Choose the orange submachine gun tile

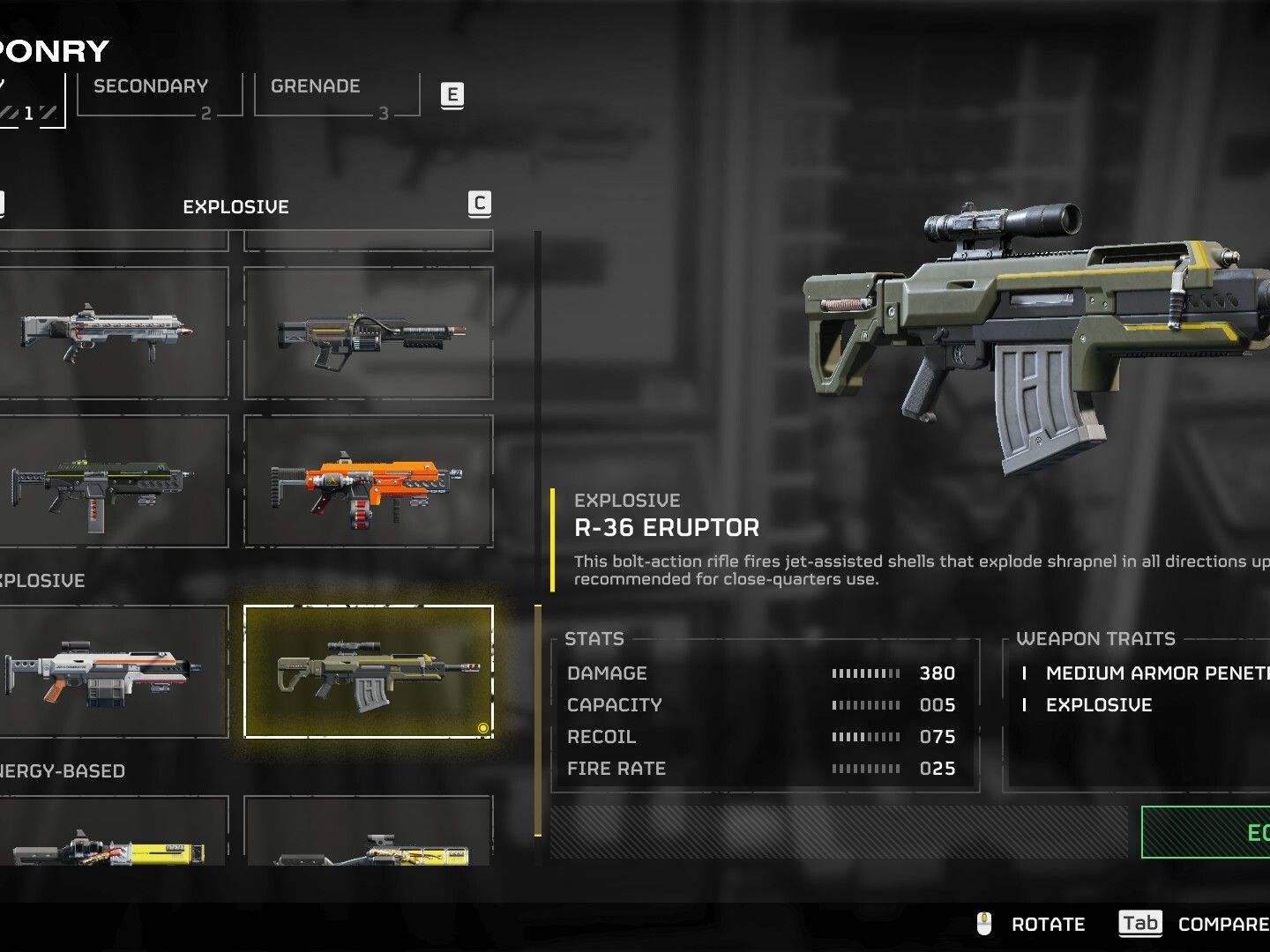(x=368, y=481)
